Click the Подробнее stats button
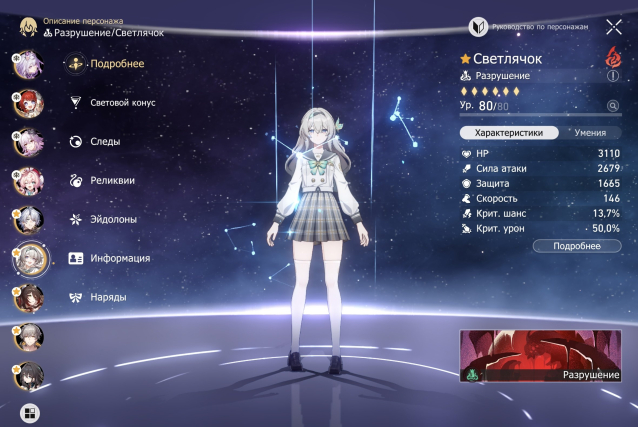Screen dimensions: 638x427 [x=576, y=245]
